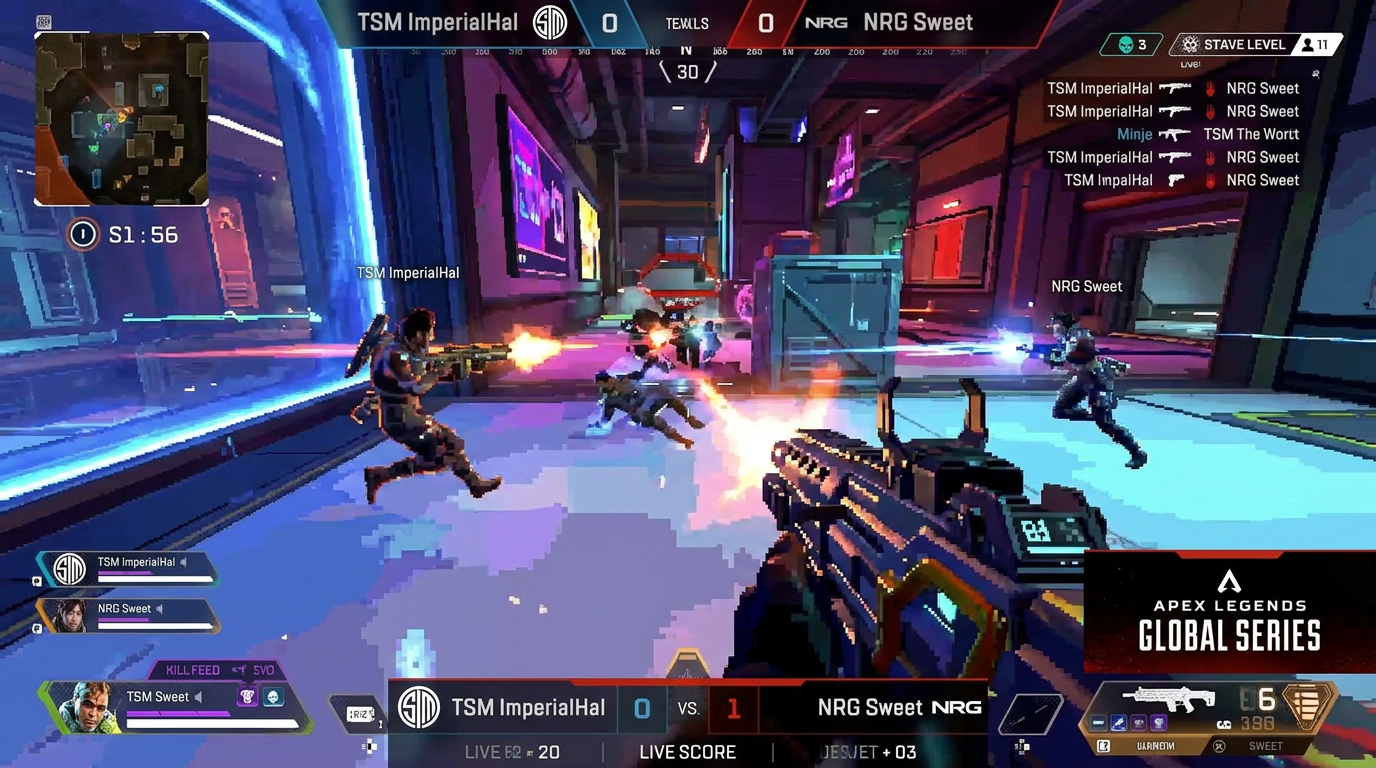Screen dimensions: 1376x768
Task: Expand the minimap in the top left
Action: [122, 117]
